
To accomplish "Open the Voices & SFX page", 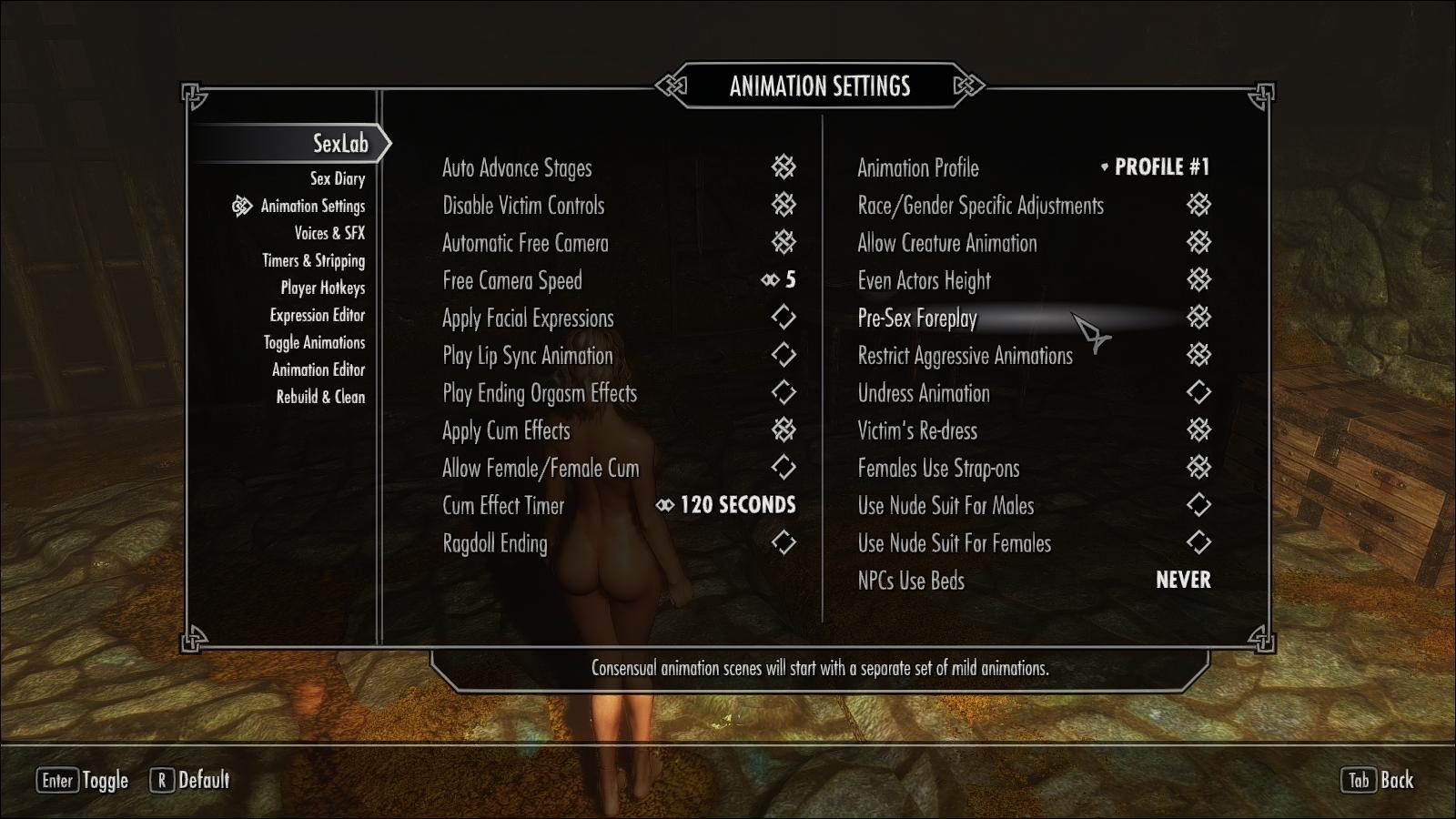I will [329, 233].
